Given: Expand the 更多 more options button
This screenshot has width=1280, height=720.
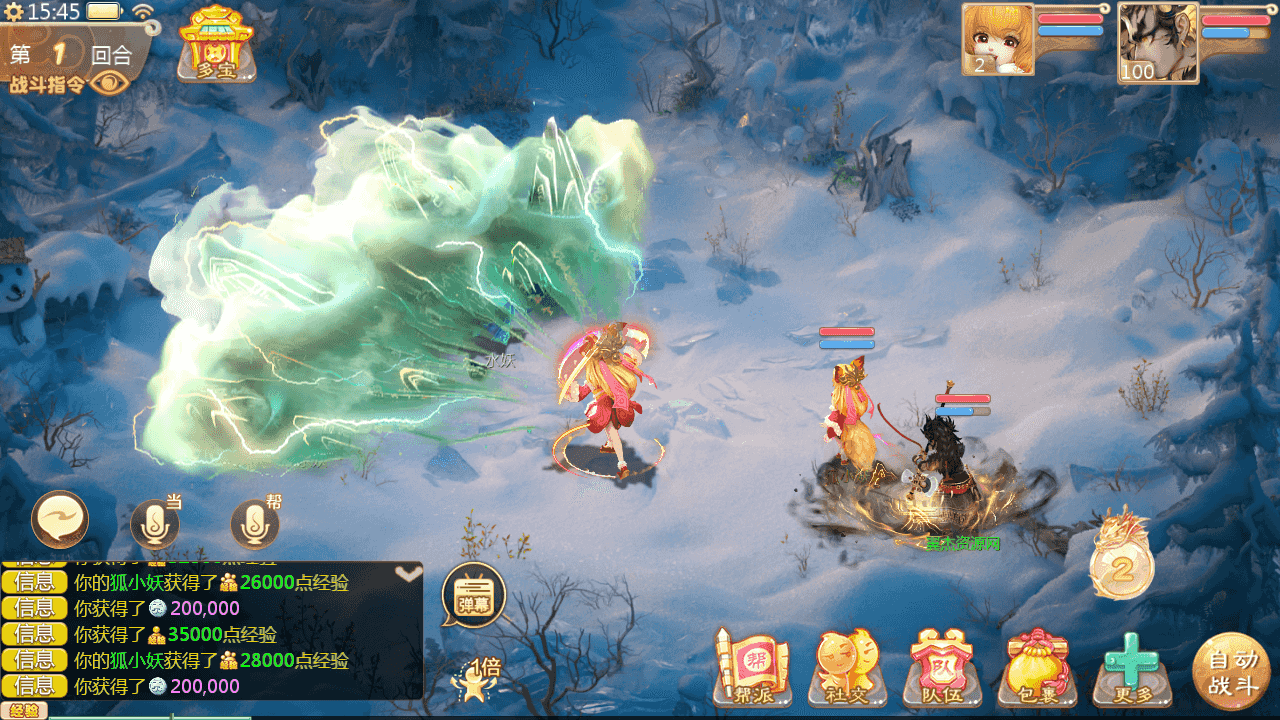Looking at the screenshot, I should tap(1131, 667).
